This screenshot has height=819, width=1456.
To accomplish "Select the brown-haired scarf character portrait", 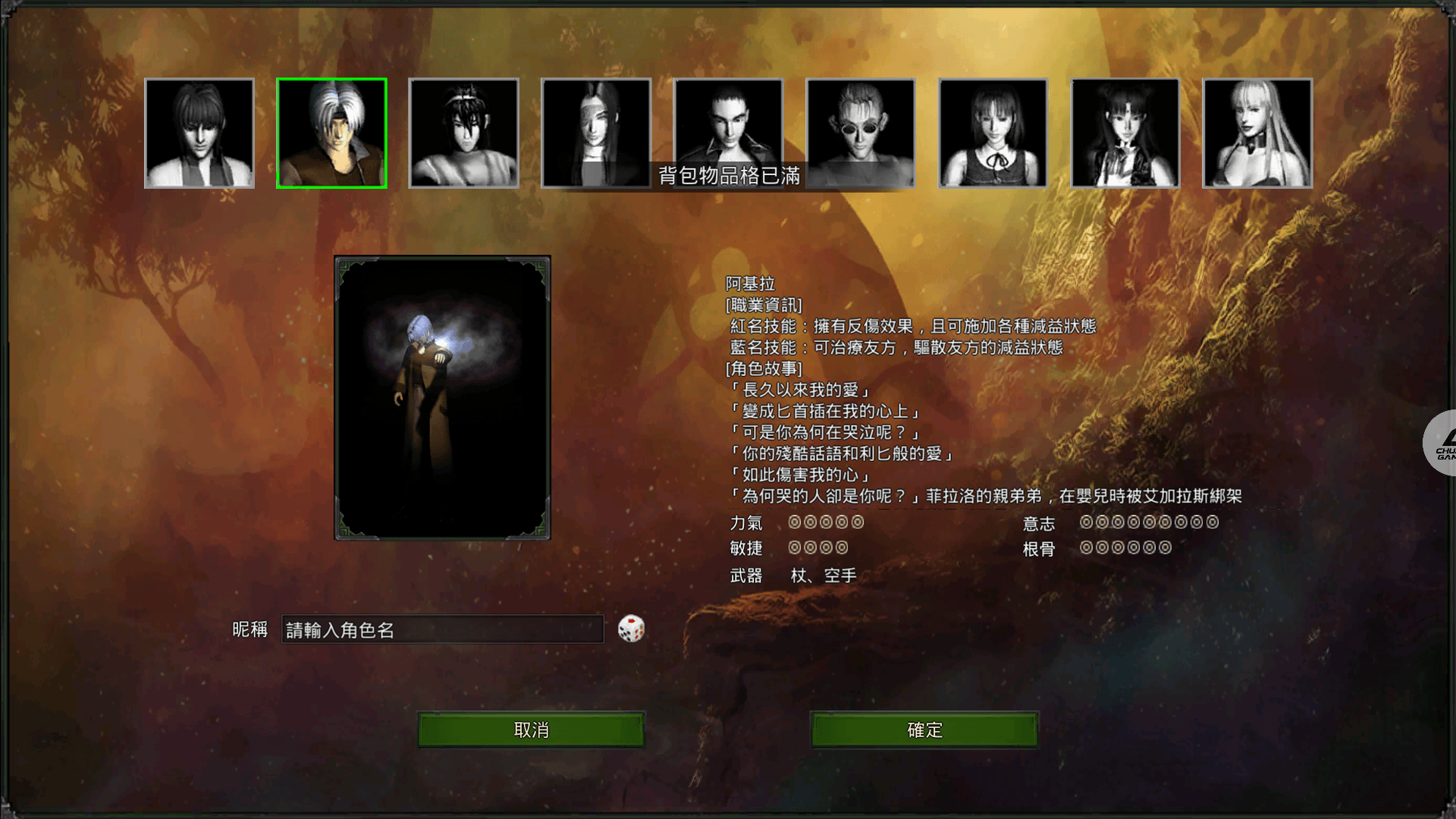I will point(199,133).
